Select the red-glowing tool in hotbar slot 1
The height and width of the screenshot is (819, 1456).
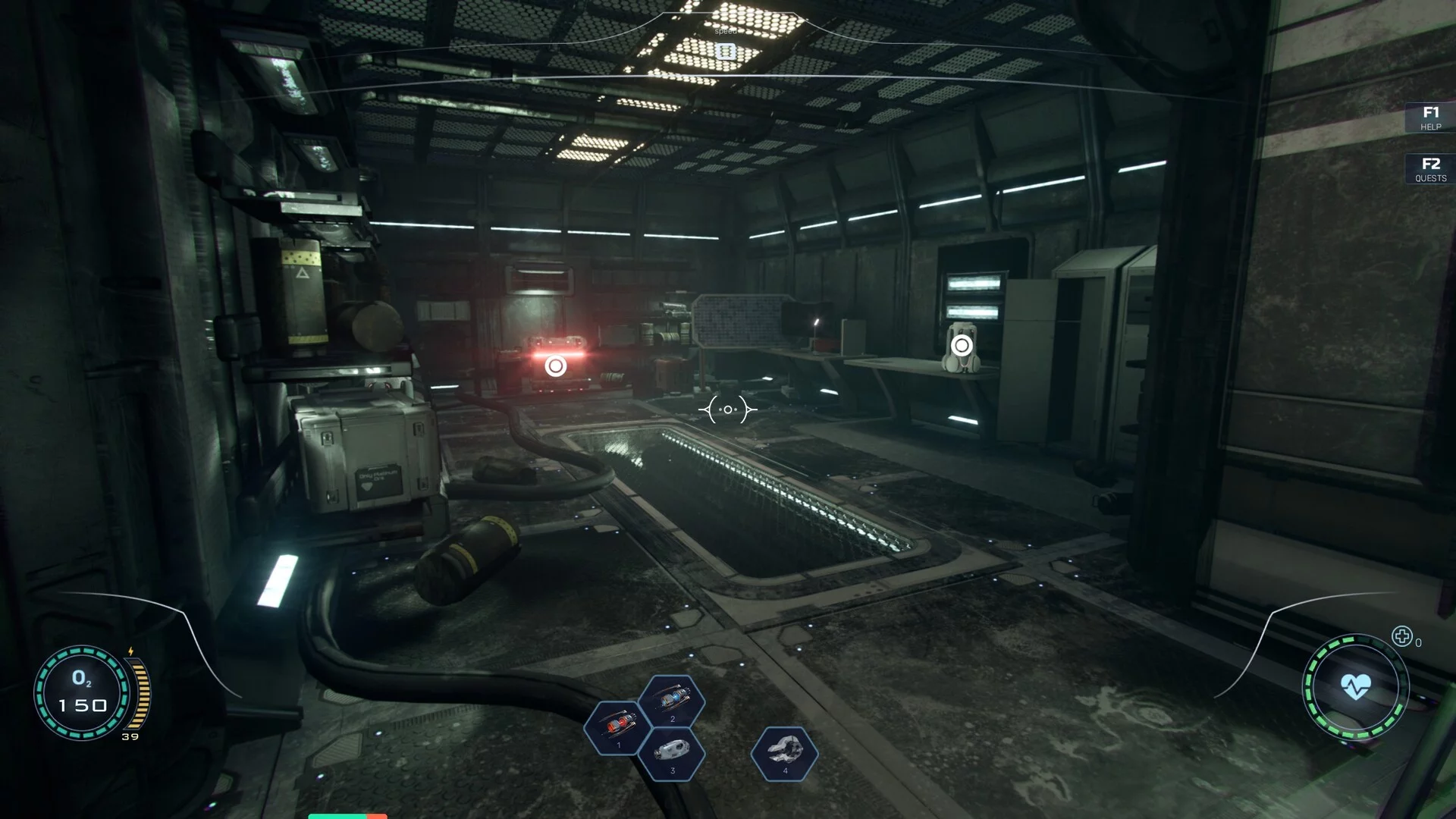618,727
